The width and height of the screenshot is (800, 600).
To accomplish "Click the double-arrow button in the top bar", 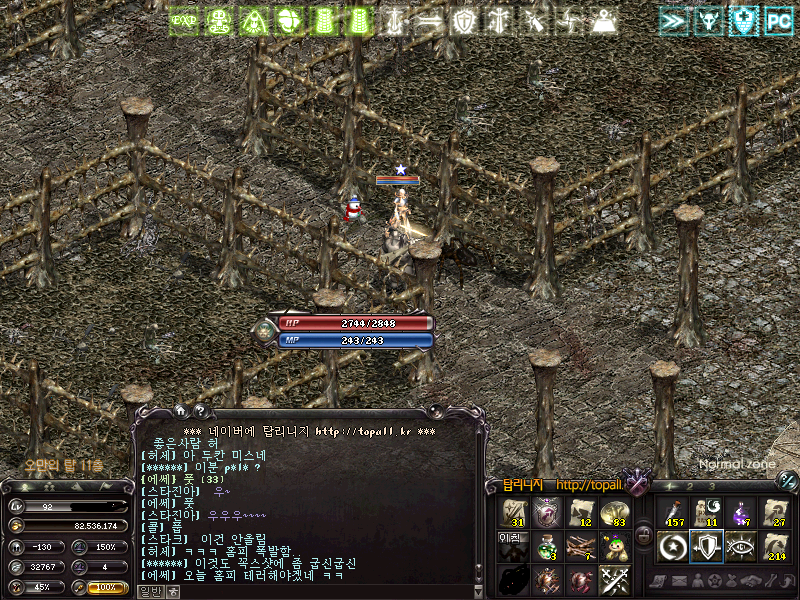I will tap(676, 21).
